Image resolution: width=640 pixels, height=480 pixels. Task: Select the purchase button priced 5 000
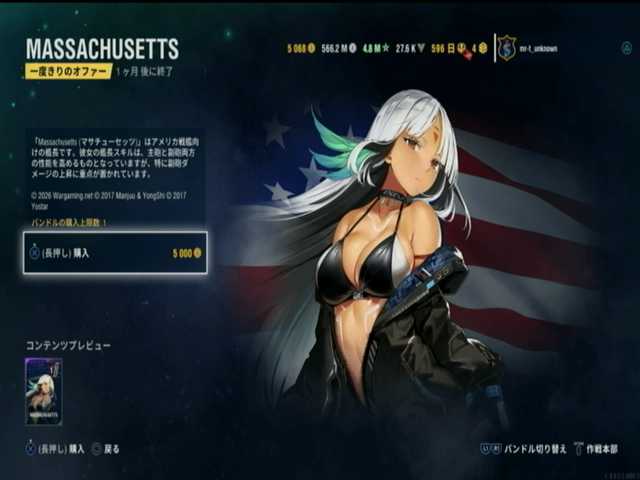point(115,253)
